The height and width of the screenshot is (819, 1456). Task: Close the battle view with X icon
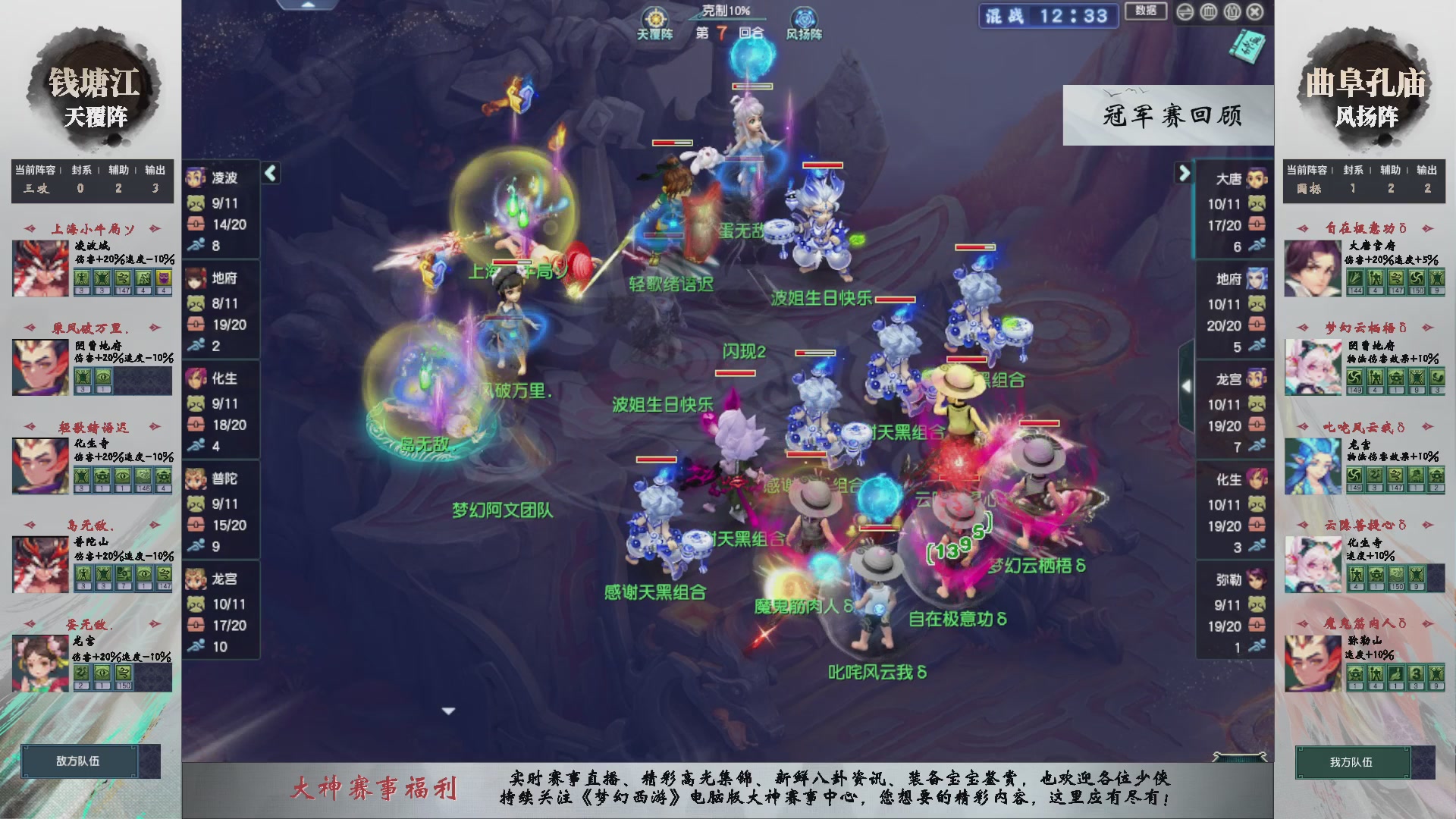[1254, 11]
